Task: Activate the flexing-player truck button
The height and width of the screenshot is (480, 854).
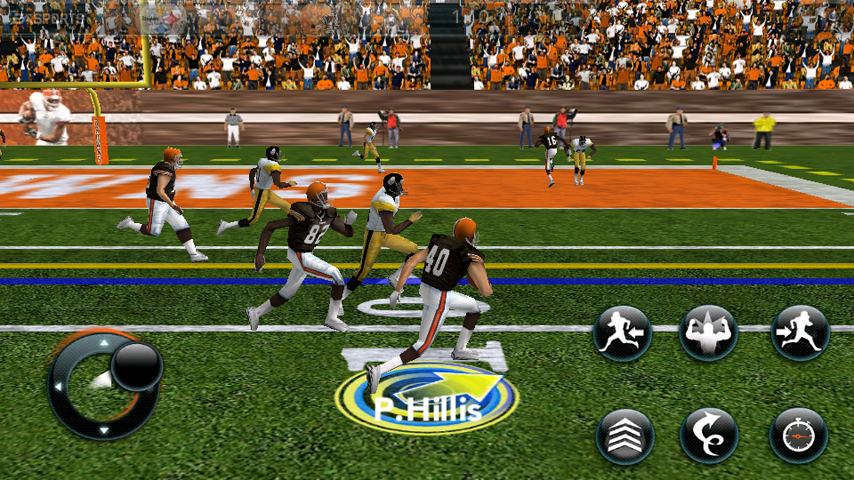Action: (708, 333)
